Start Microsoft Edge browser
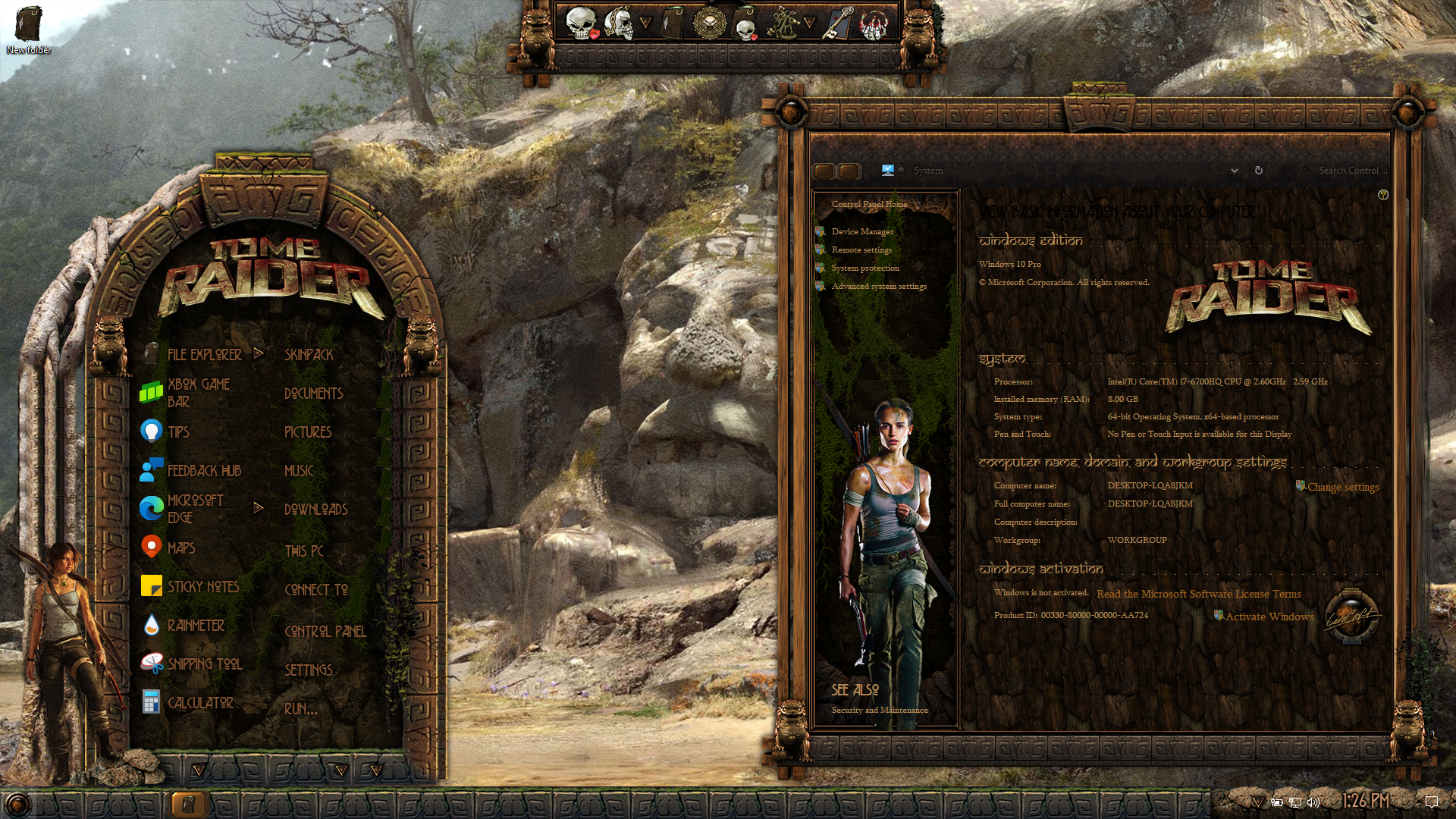Viewport: 1456px width, 819px height. click(195, 509)
